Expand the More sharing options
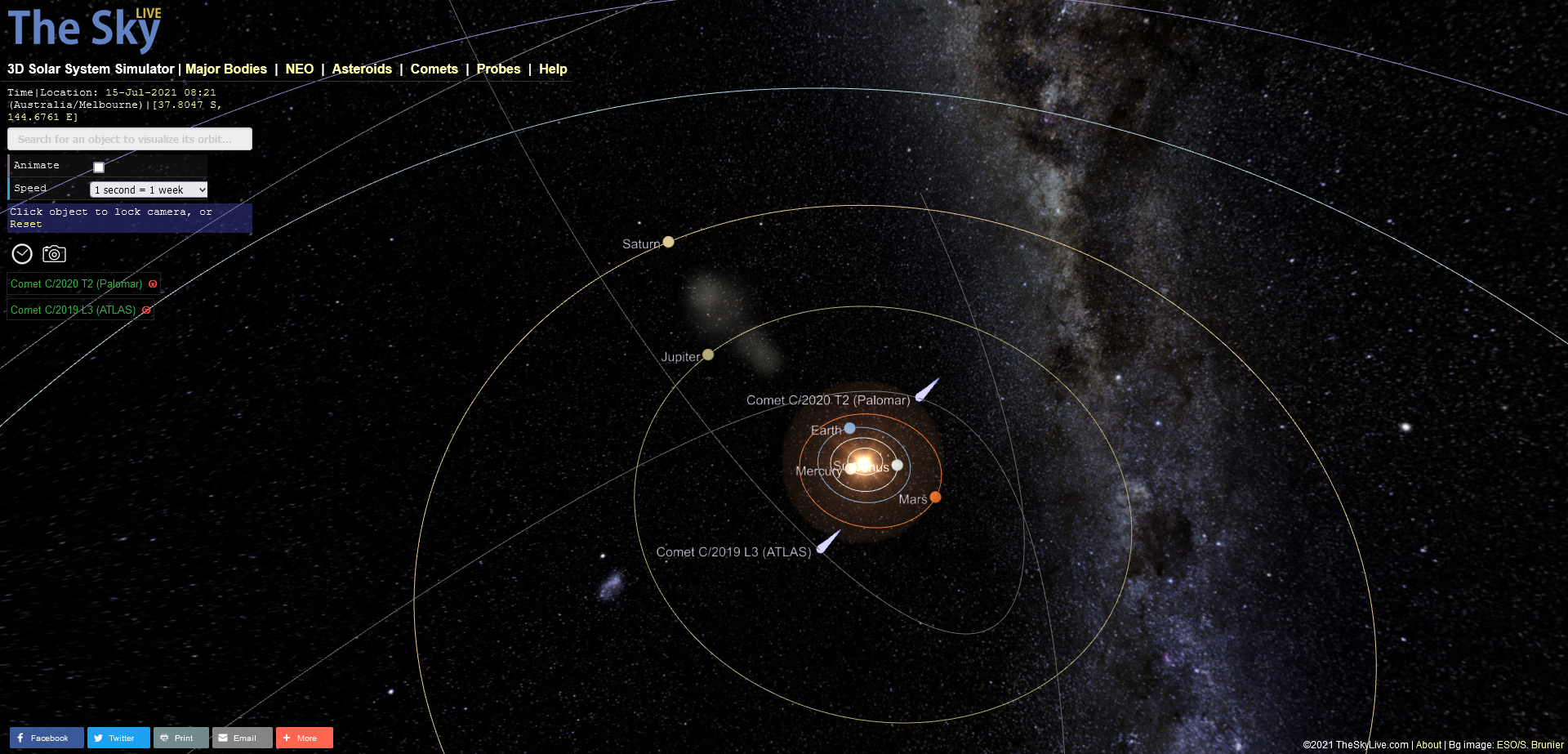 pyautogui.click(x=304, y=737)
